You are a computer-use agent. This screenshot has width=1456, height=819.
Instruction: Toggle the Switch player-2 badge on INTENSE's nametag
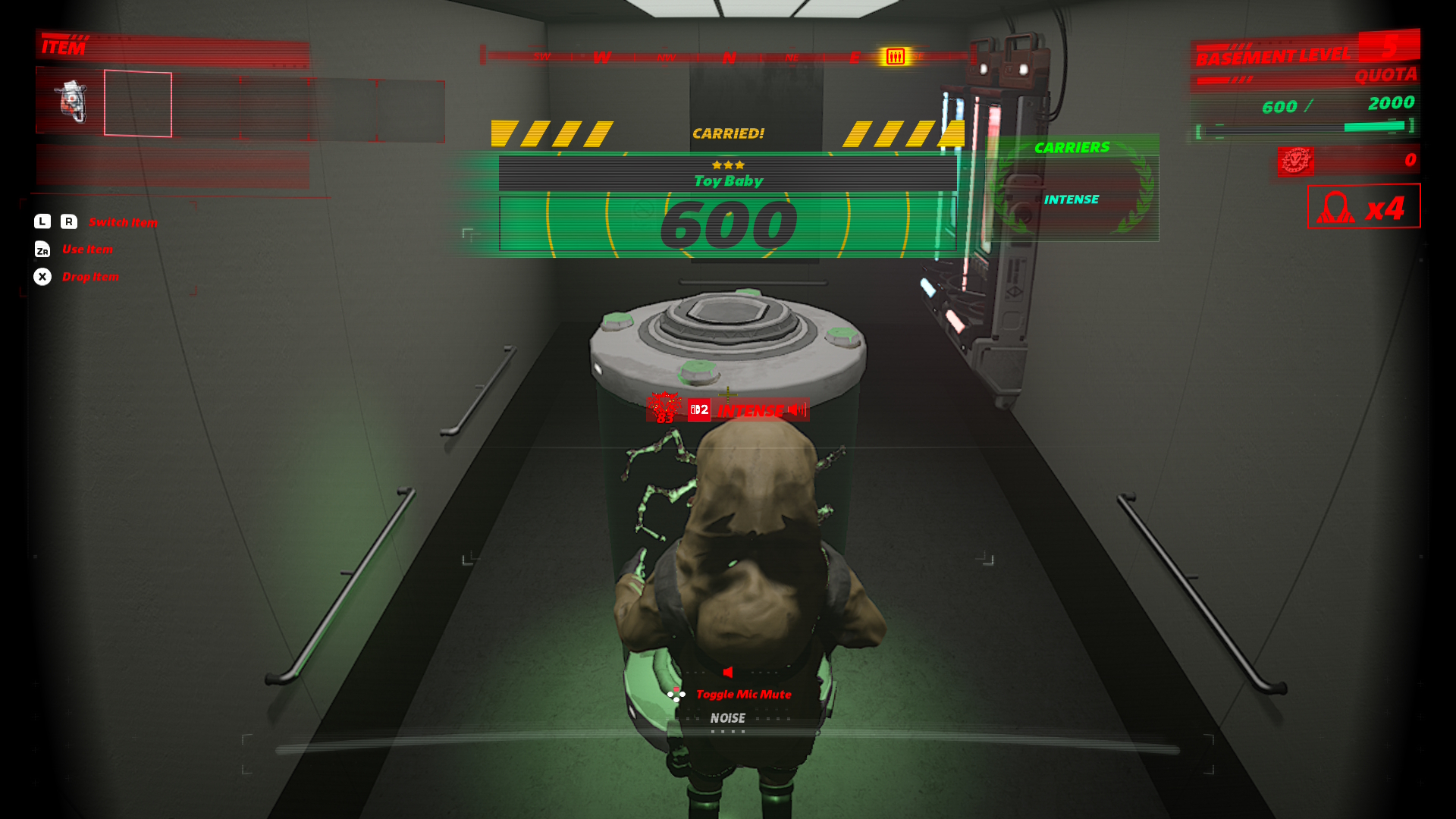[x=699, y=410]
